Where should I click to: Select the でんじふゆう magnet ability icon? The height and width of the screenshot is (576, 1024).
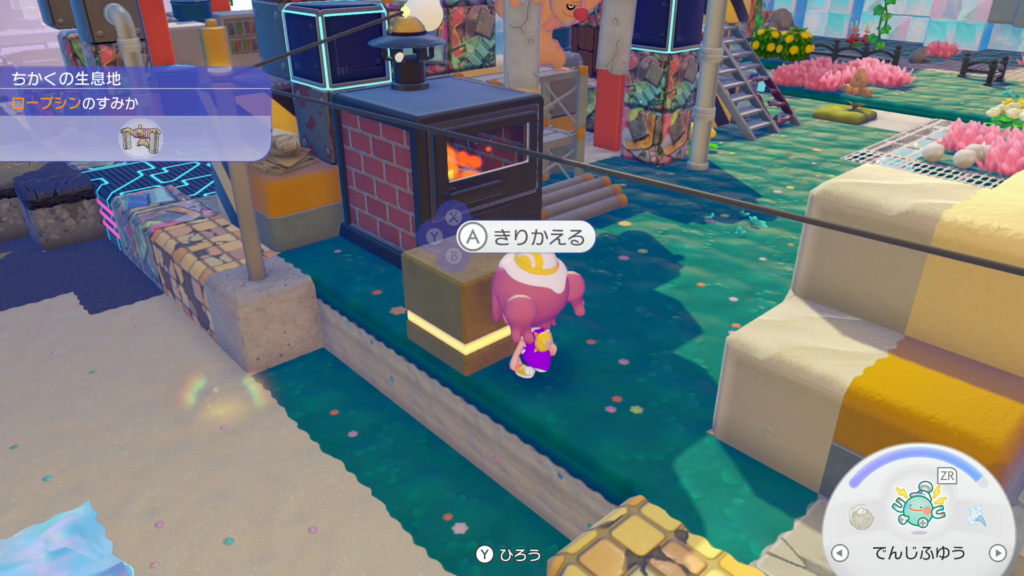tap(919, 504)
